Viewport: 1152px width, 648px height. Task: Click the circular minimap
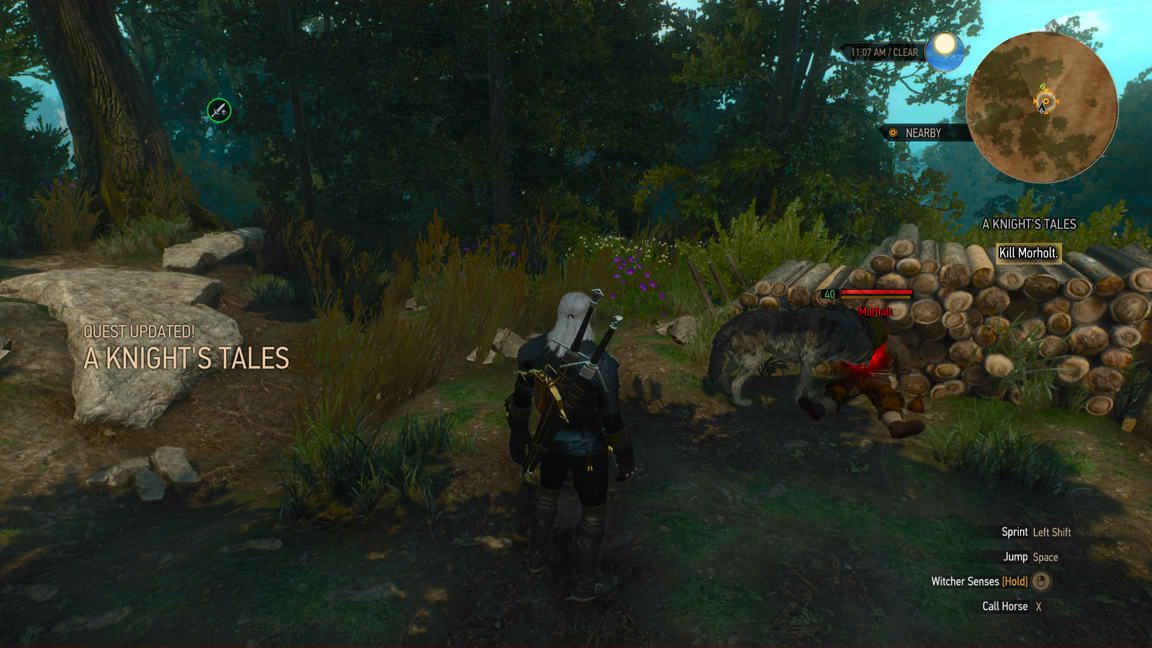(1041, 107)
